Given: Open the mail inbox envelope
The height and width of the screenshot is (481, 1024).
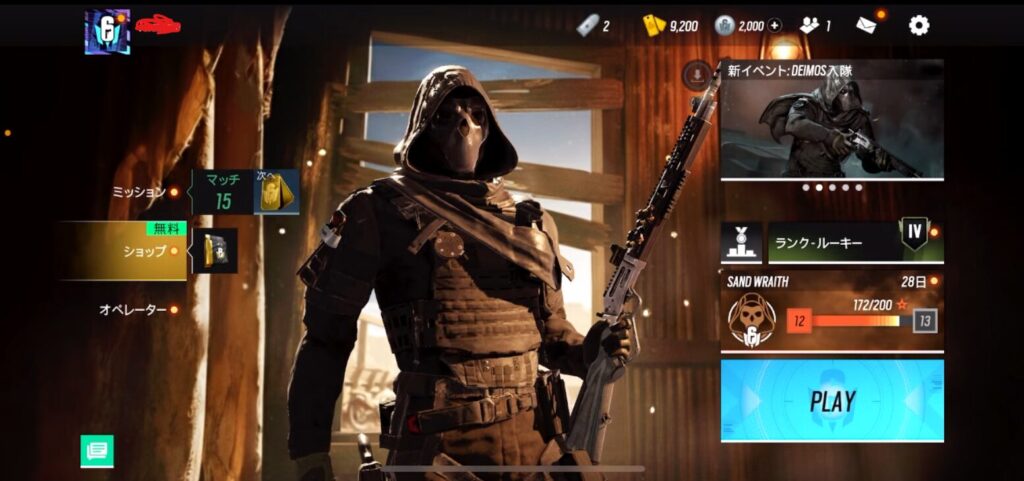Looking at the screenshot, I should (866, 25).
